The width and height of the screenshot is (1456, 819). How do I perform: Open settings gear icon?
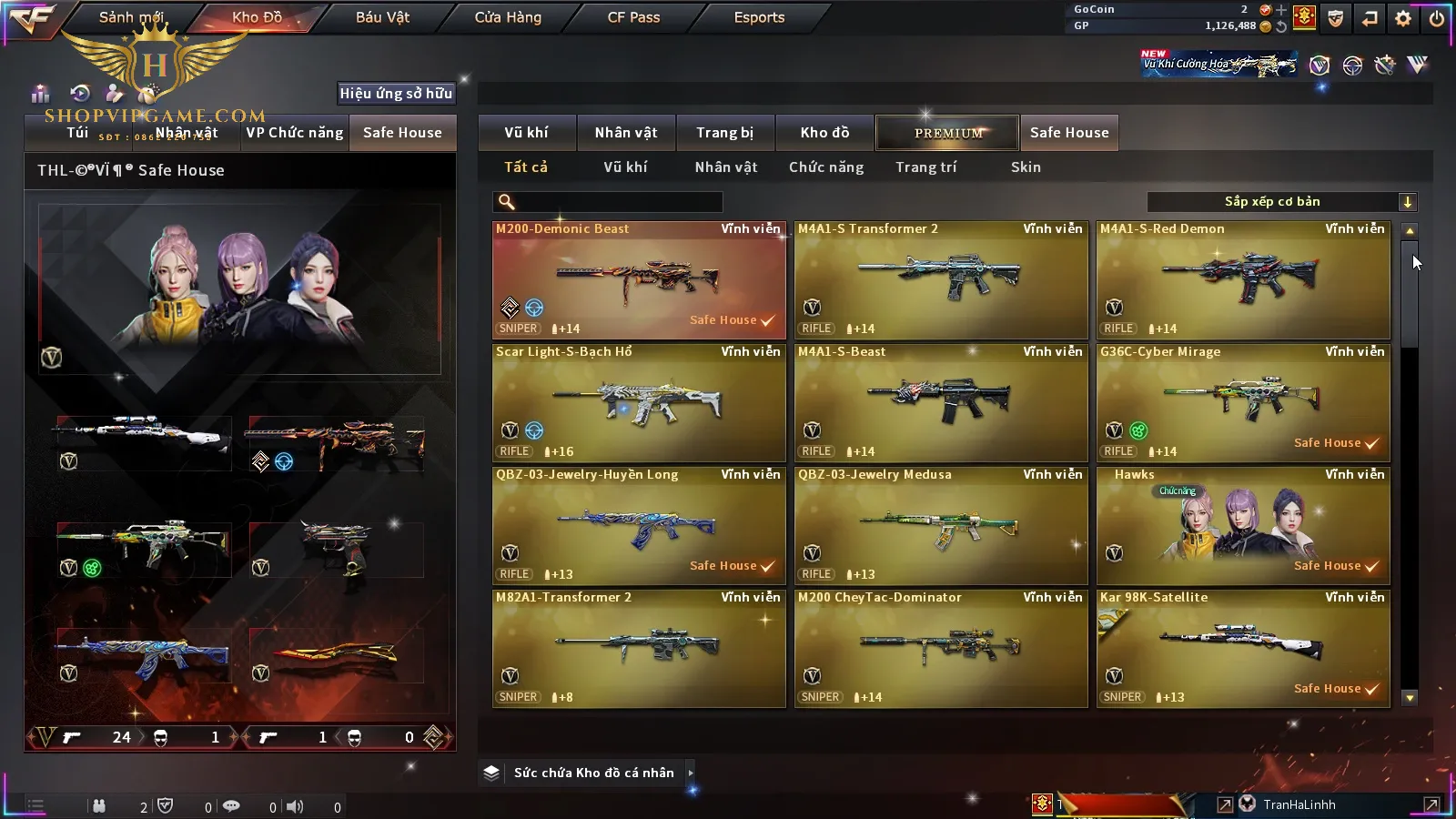click(1403, 18)
